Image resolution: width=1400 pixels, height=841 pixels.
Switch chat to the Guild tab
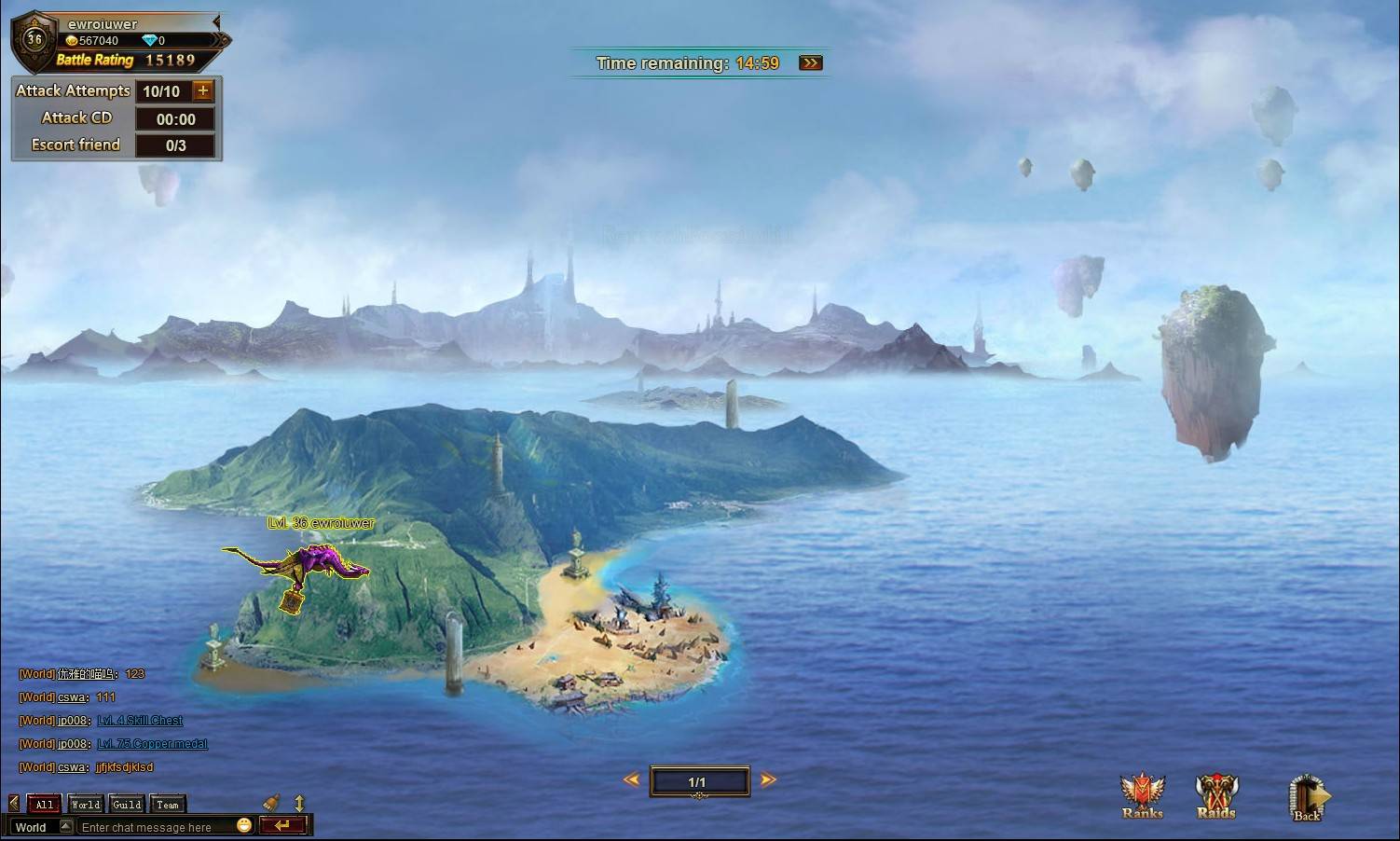coord(127,804)
